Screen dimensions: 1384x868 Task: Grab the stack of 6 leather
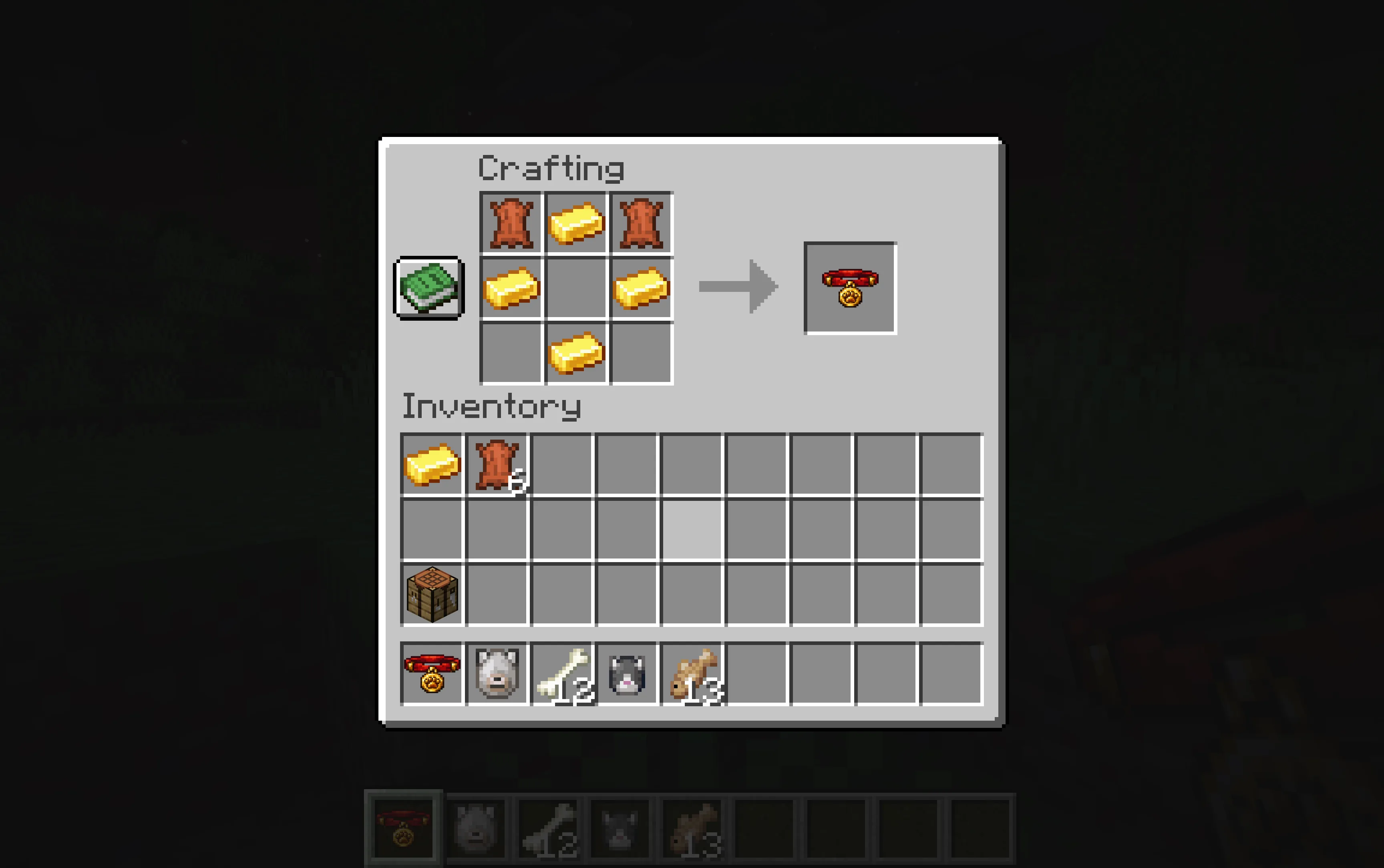tap(497, 464)
